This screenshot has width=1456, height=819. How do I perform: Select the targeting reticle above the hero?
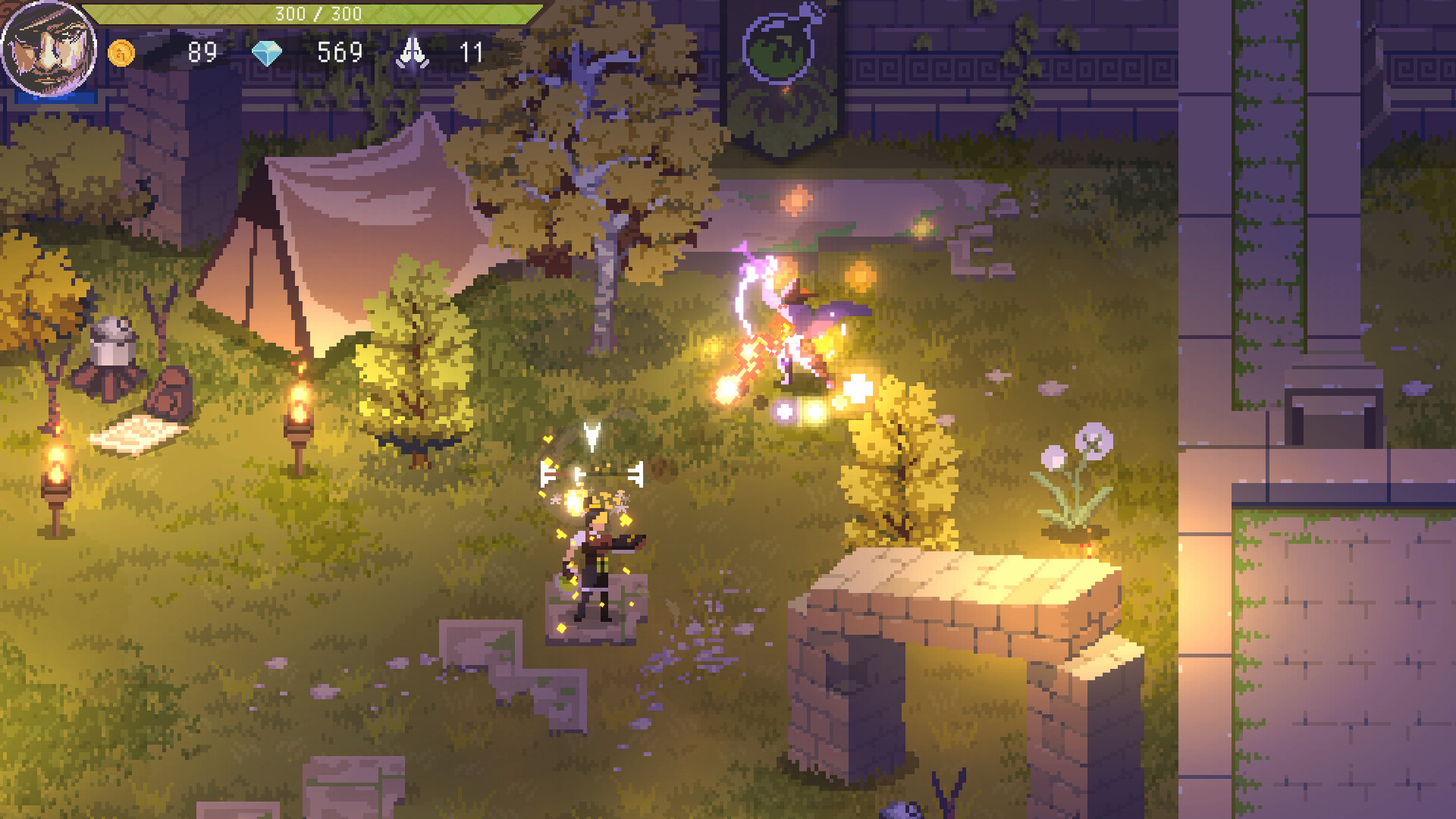tap(593, 474)
